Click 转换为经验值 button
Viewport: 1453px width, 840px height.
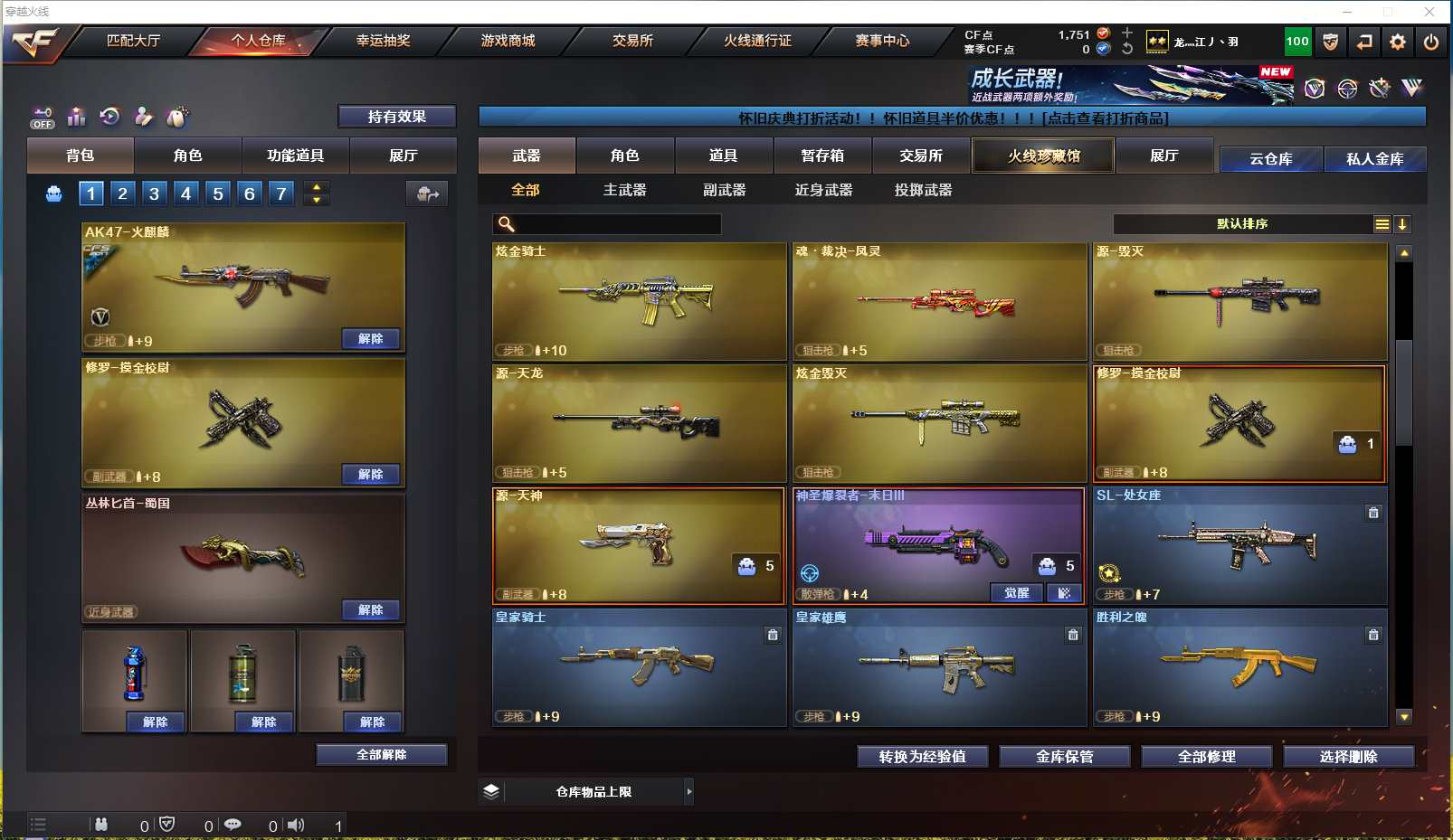click(922, 757)
